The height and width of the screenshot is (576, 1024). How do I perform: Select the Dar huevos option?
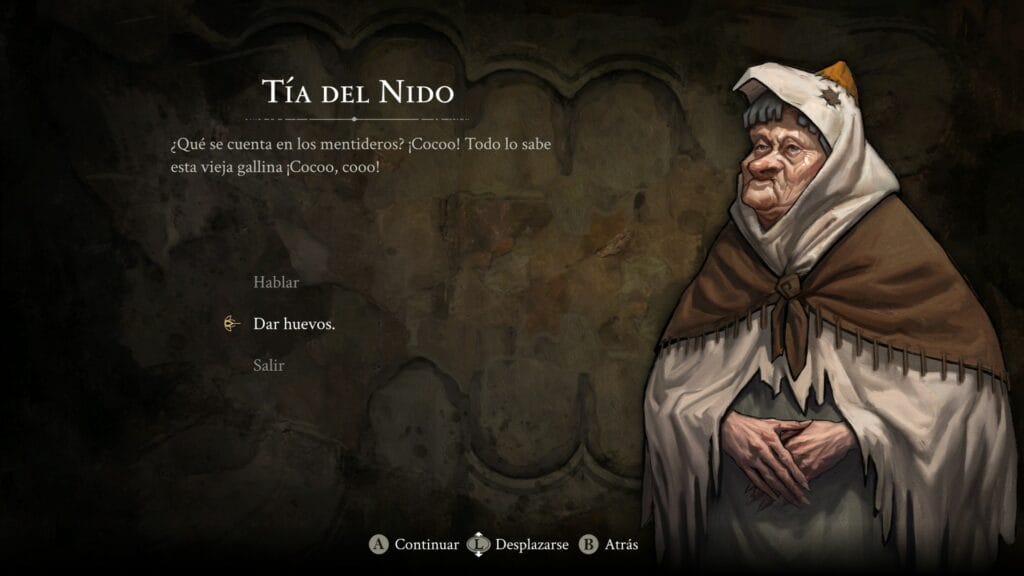point(294,324)
